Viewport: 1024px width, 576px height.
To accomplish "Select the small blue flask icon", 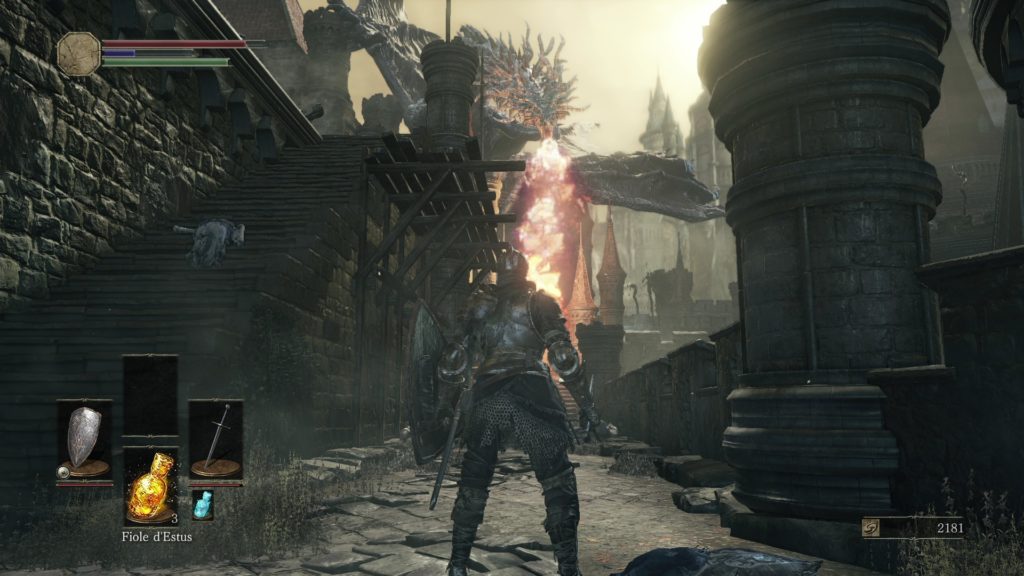I will tap(202, 503).
